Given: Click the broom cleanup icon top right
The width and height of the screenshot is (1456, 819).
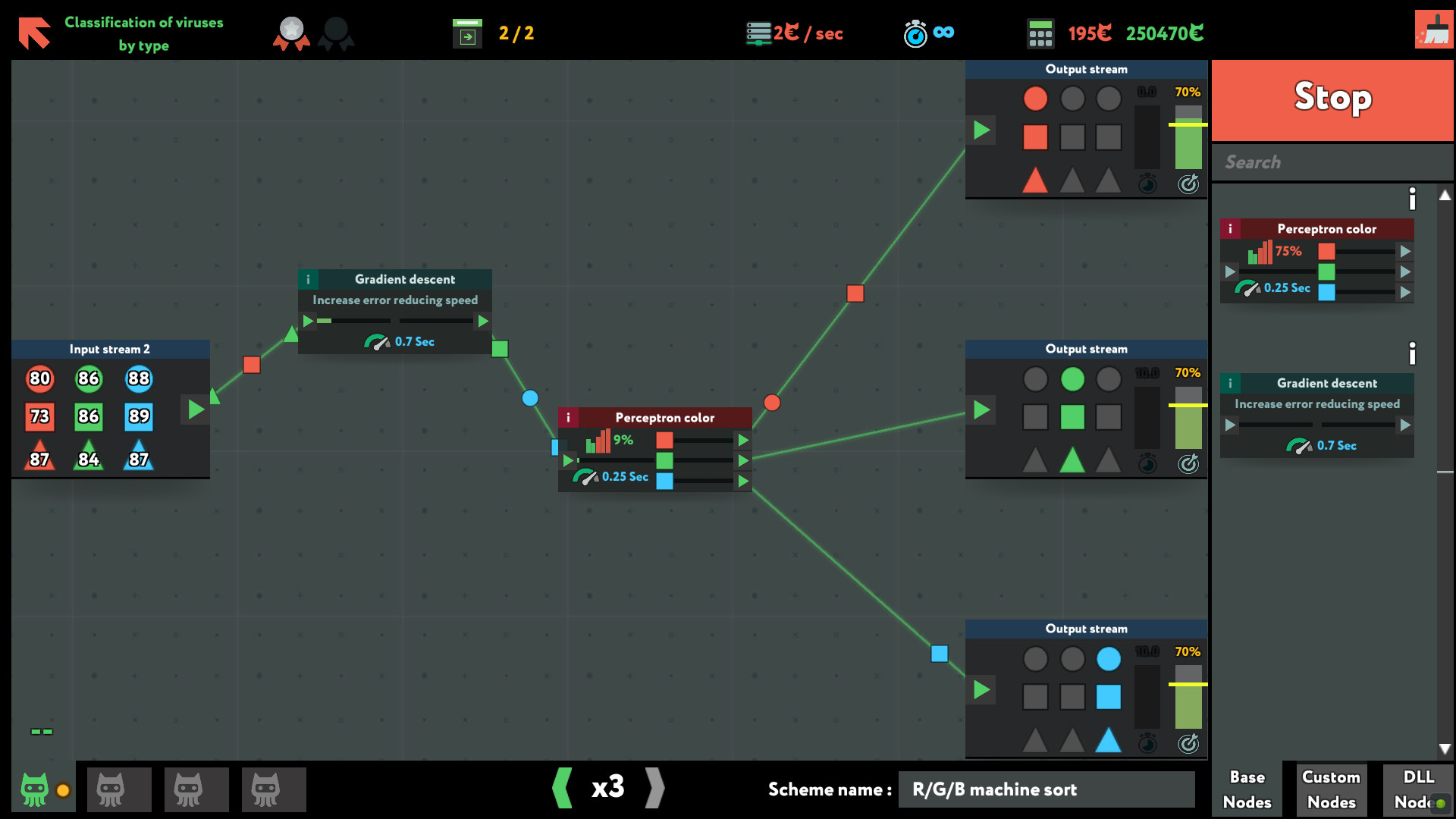Looking at the screenshot, I should (1433, 32).
